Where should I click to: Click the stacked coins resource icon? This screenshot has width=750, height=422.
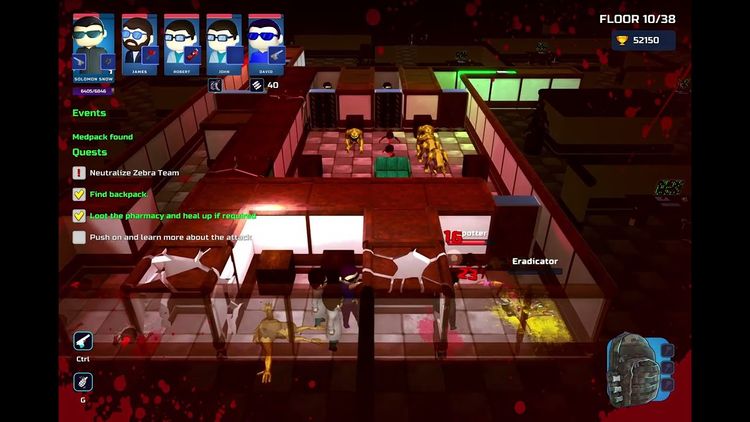tap(256, 85)
